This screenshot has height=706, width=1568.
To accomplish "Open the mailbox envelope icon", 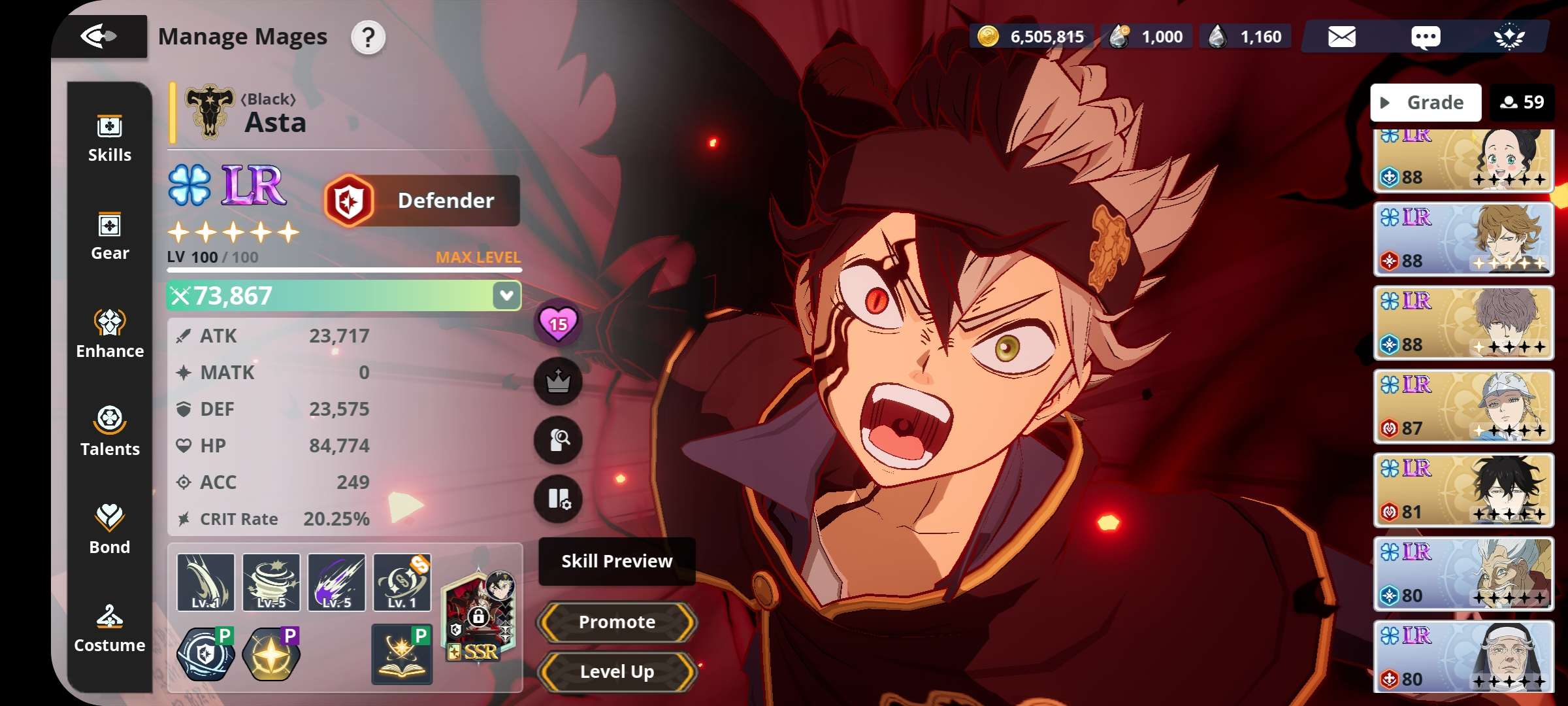I will (1341, 37).
